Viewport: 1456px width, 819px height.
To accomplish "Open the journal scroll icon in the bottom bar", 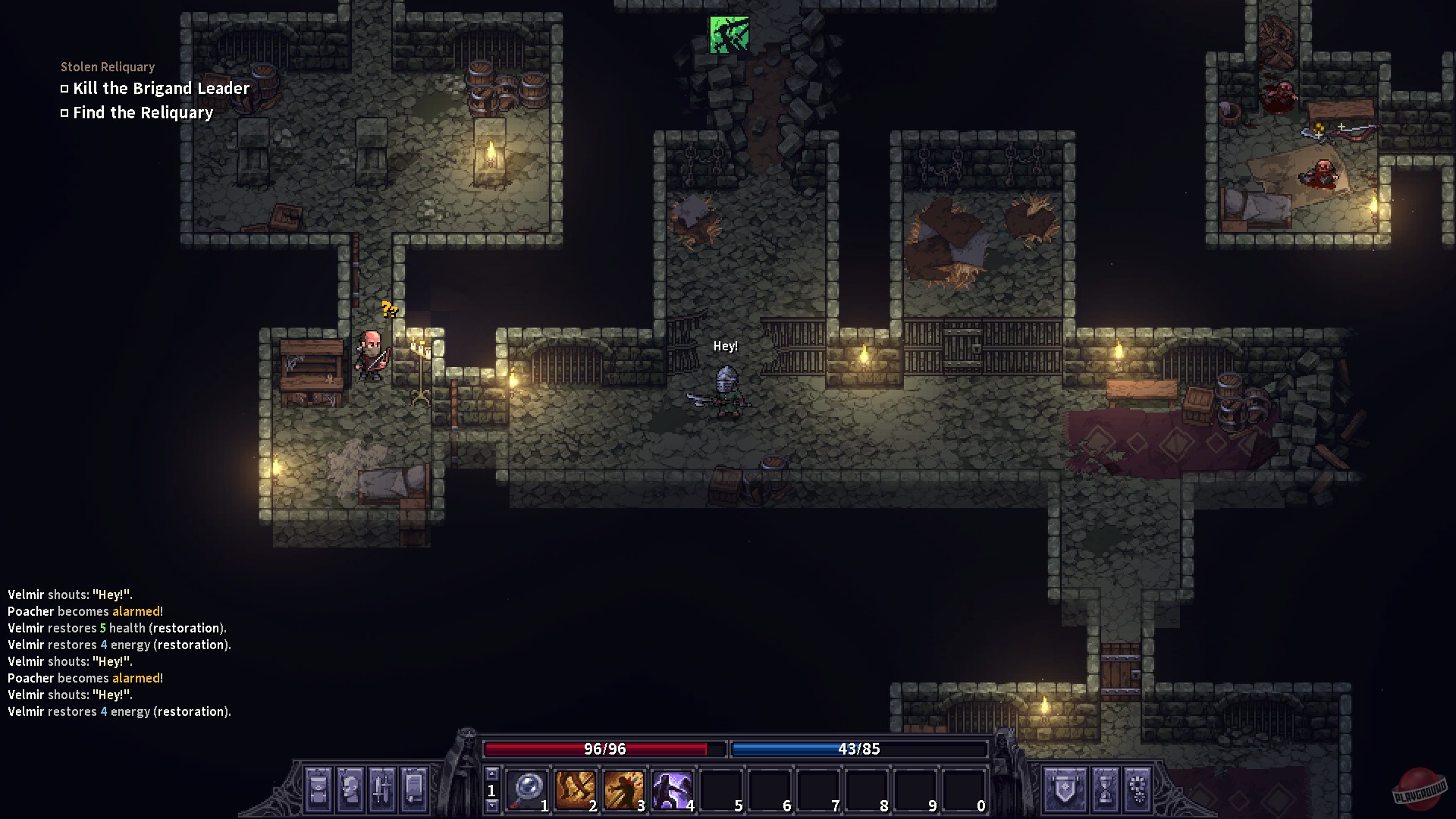I will pyautogui.click(x=413, y=790).
